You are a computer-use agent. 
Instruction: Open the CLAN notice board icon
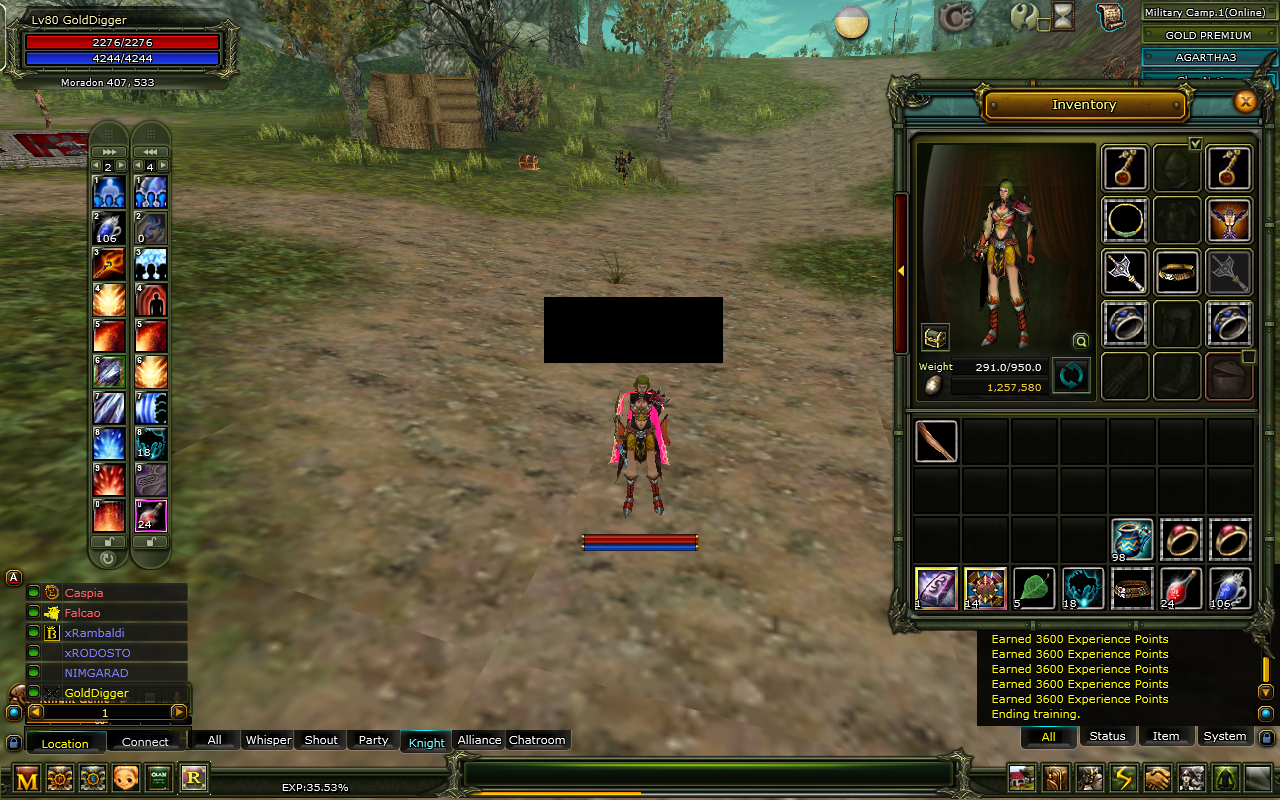158,778
